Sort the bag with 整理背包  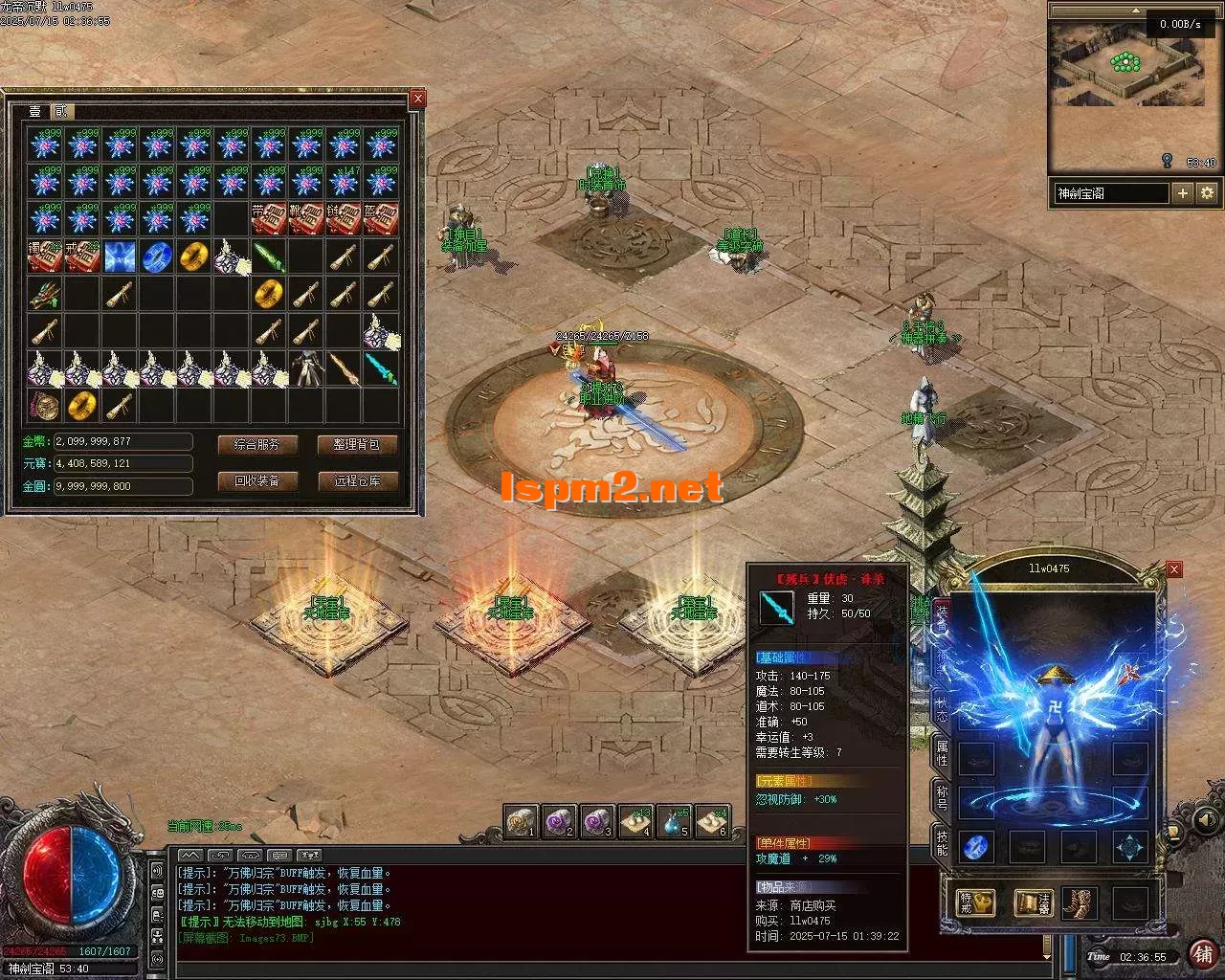click(x=357, y=444)
